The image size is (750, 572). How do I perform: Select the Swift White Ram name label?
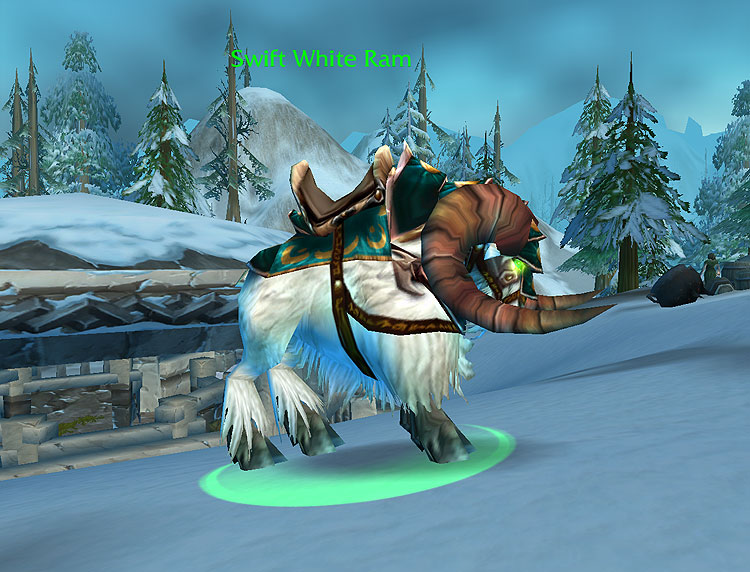tap(320, 59)
